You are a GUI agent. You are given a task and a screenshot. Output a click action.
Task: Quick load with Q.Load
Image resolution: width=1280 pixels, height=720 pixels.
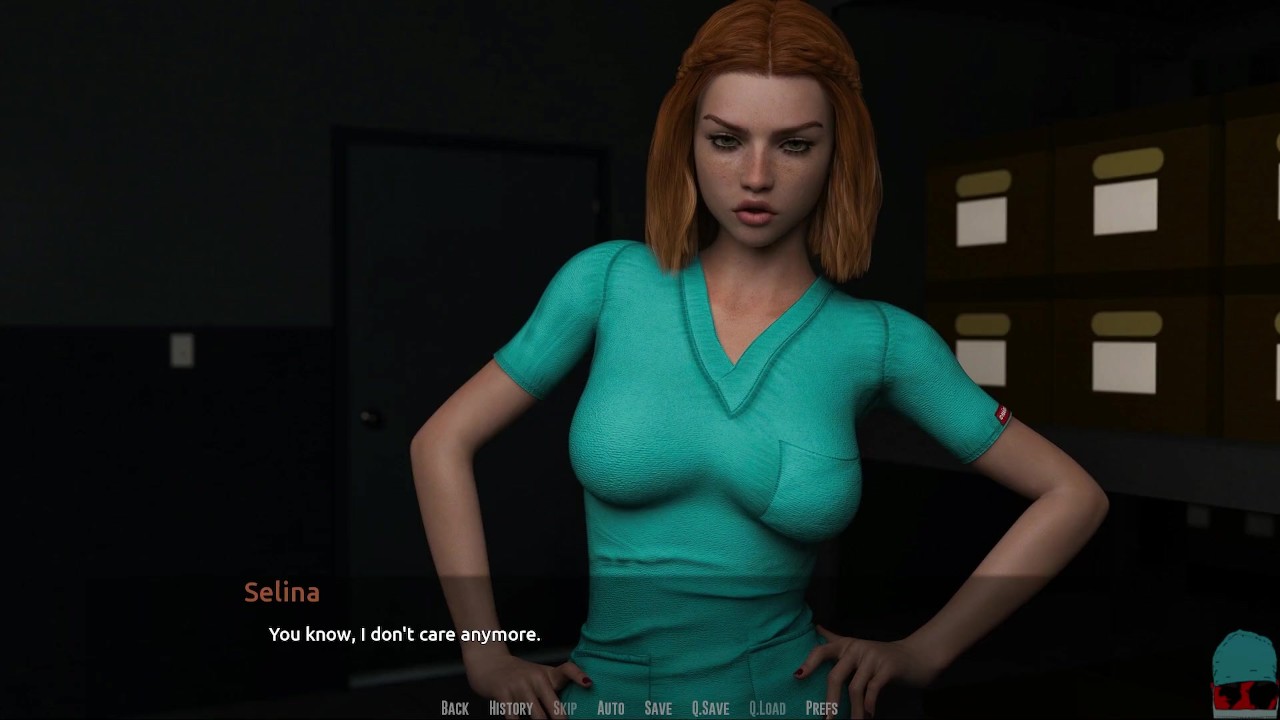click(767, 708)
